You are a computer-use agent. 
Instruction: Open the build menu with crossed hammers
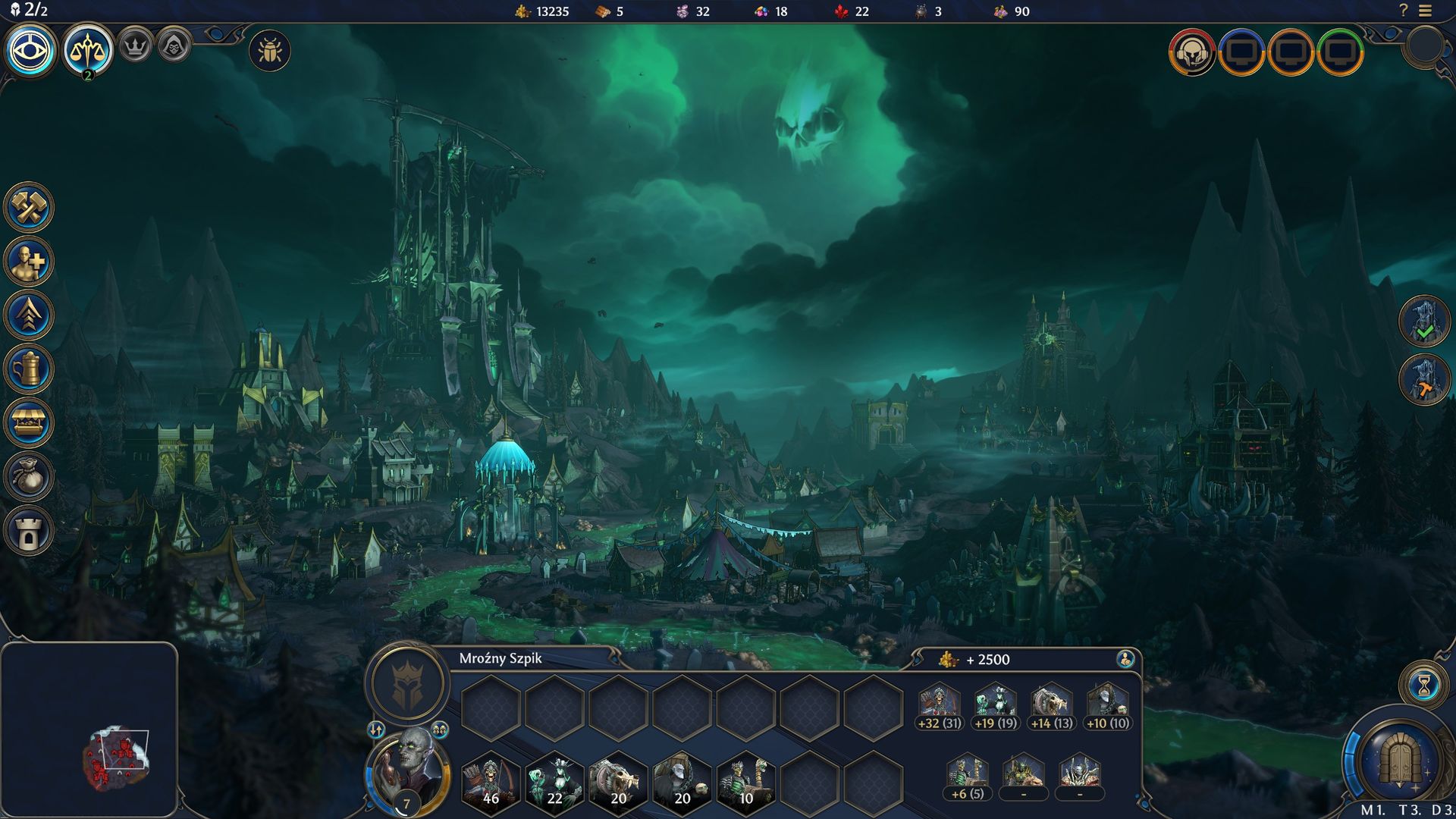[x=29, y=207]
